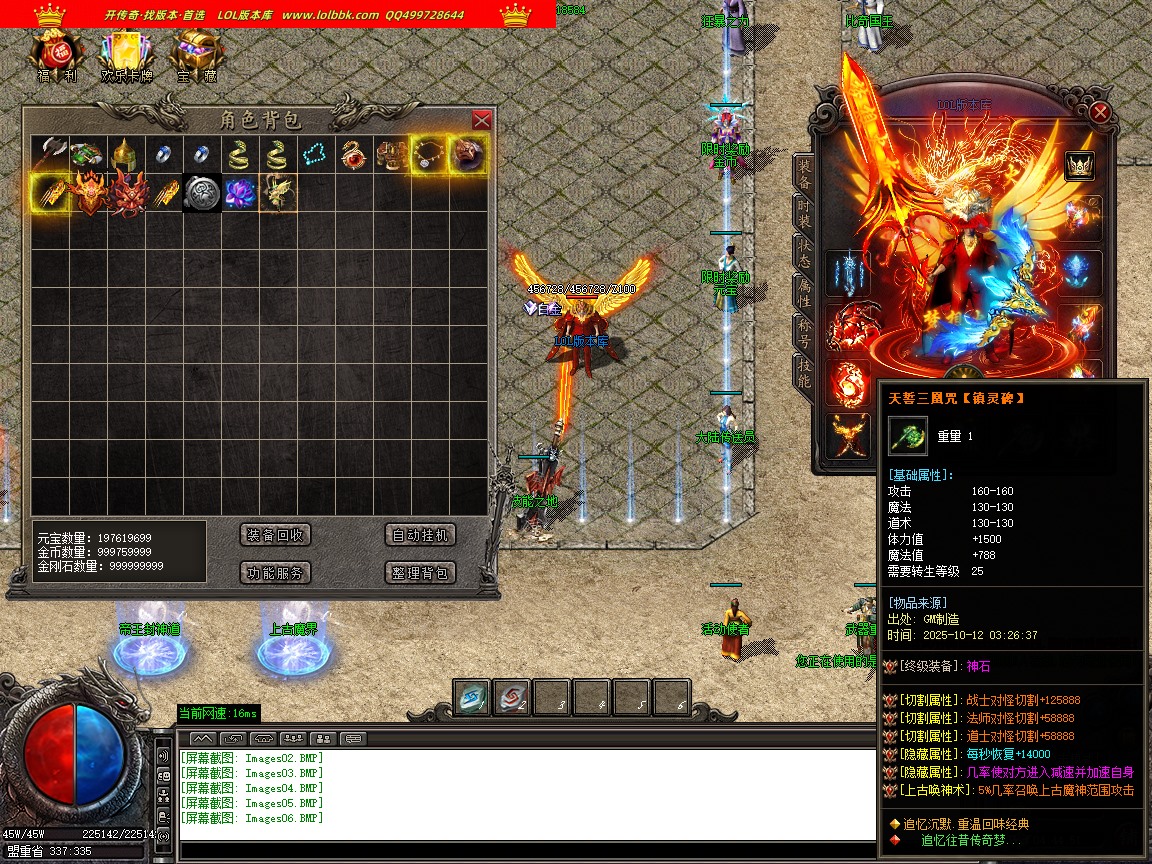Activate 自动挂机 auto-battle button
The width and height of the screenshot is (1152, 864).
click(x=420, y=535)
